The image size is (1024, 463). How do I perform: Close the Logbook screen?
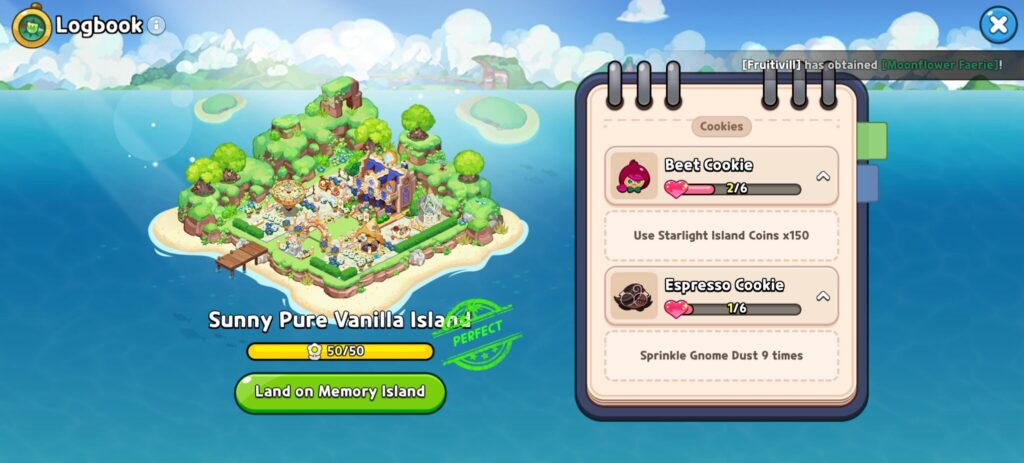pos(997,25)
